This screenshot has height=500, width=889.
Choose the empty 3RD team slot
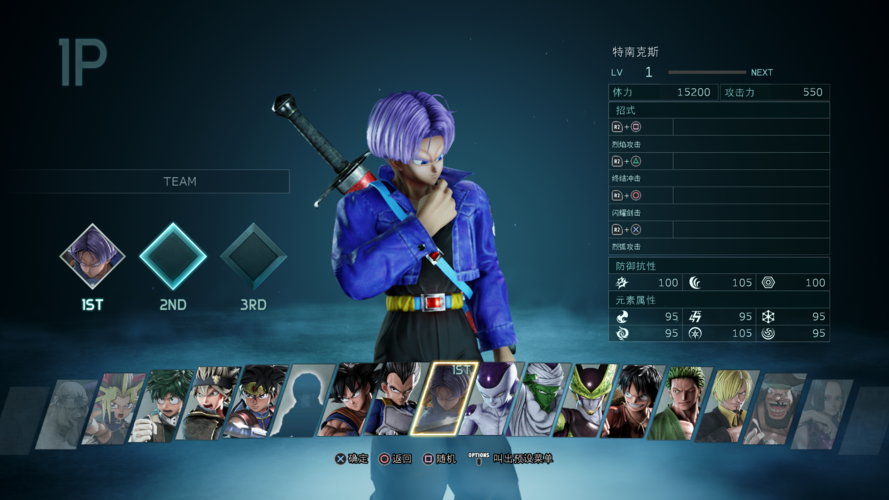253,256
